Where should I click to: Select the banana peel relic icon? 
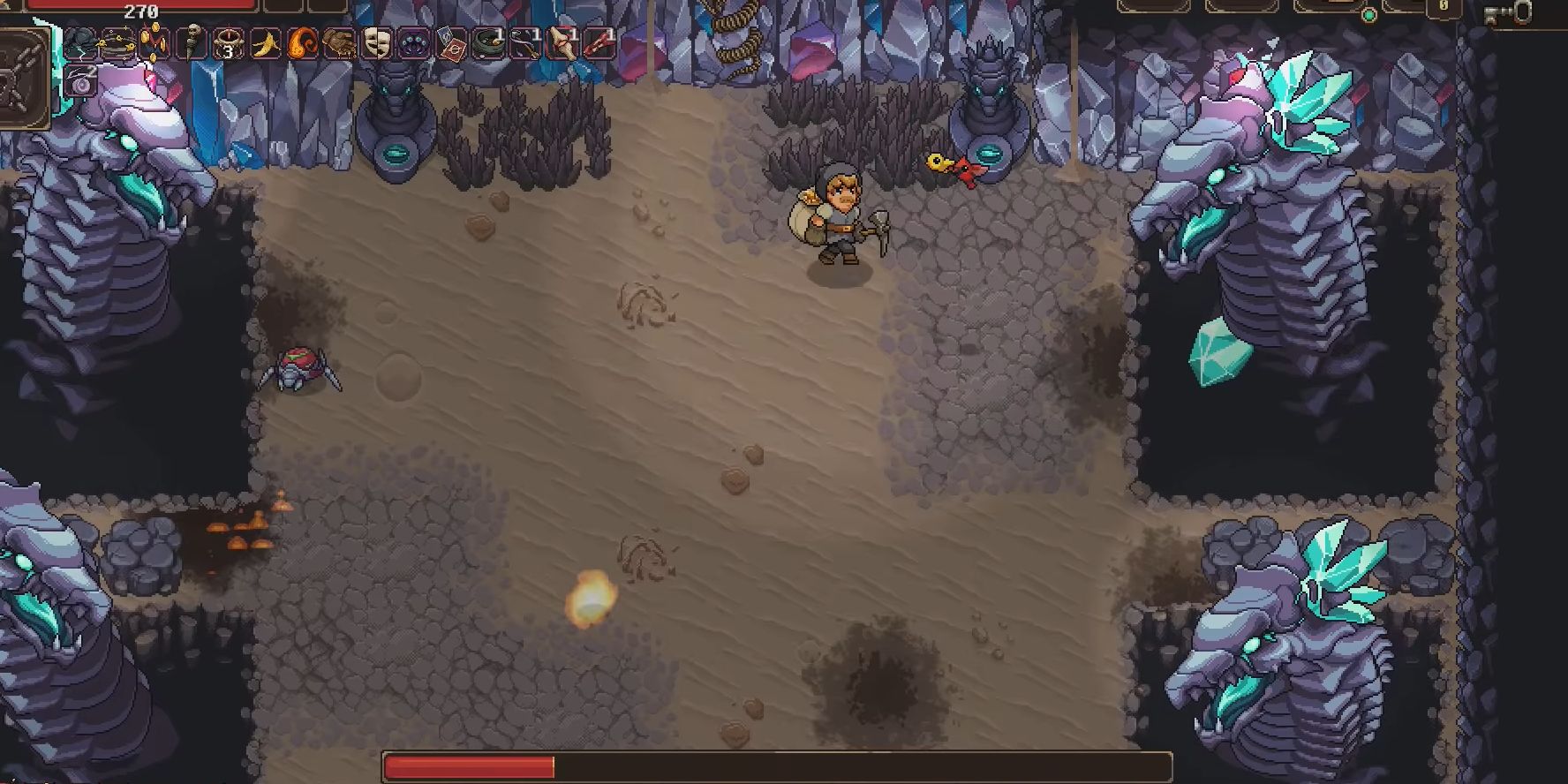(x=265, y=42)
